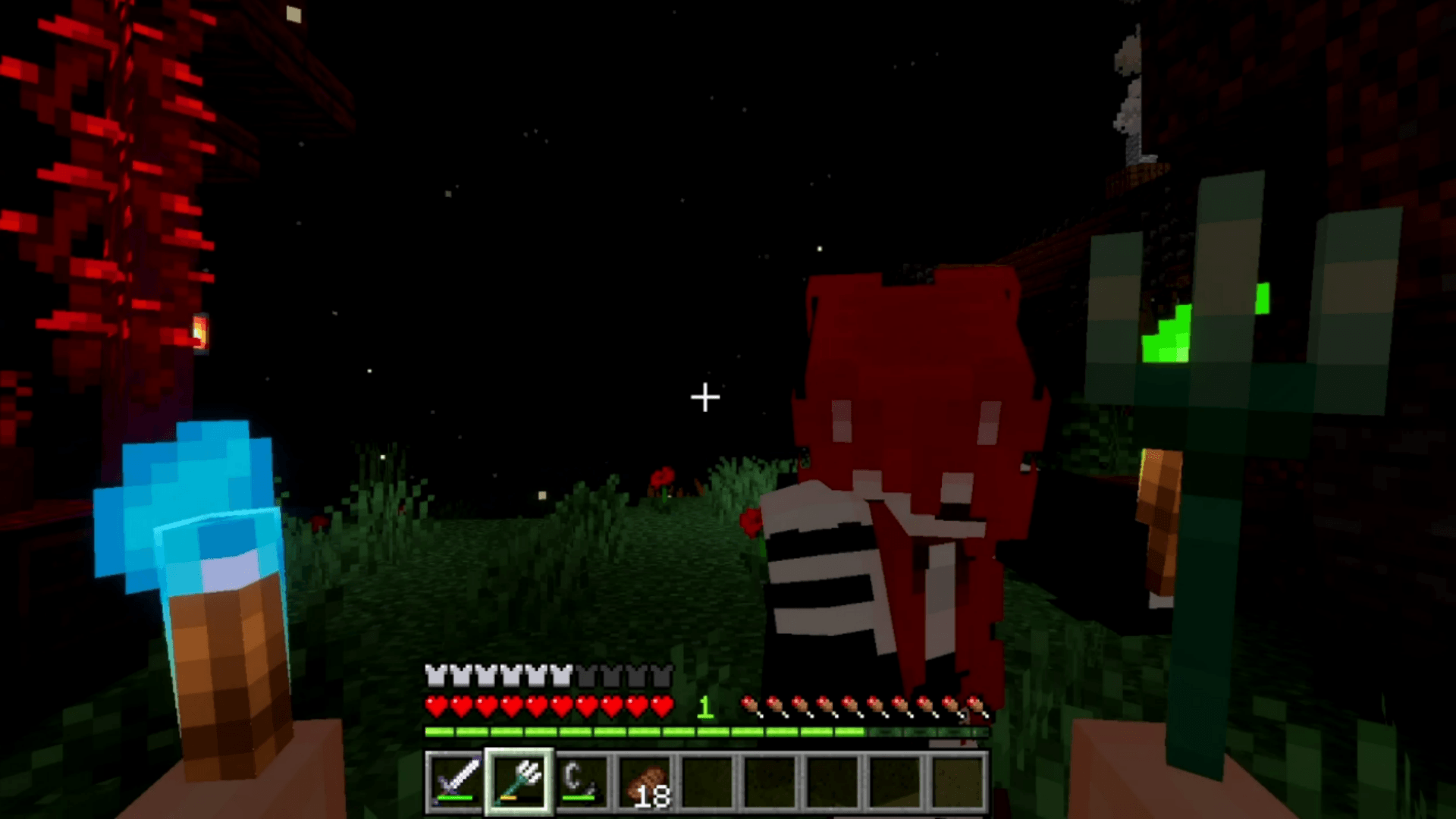
Task: Click the crosshair at screen center
Action: 704,397
